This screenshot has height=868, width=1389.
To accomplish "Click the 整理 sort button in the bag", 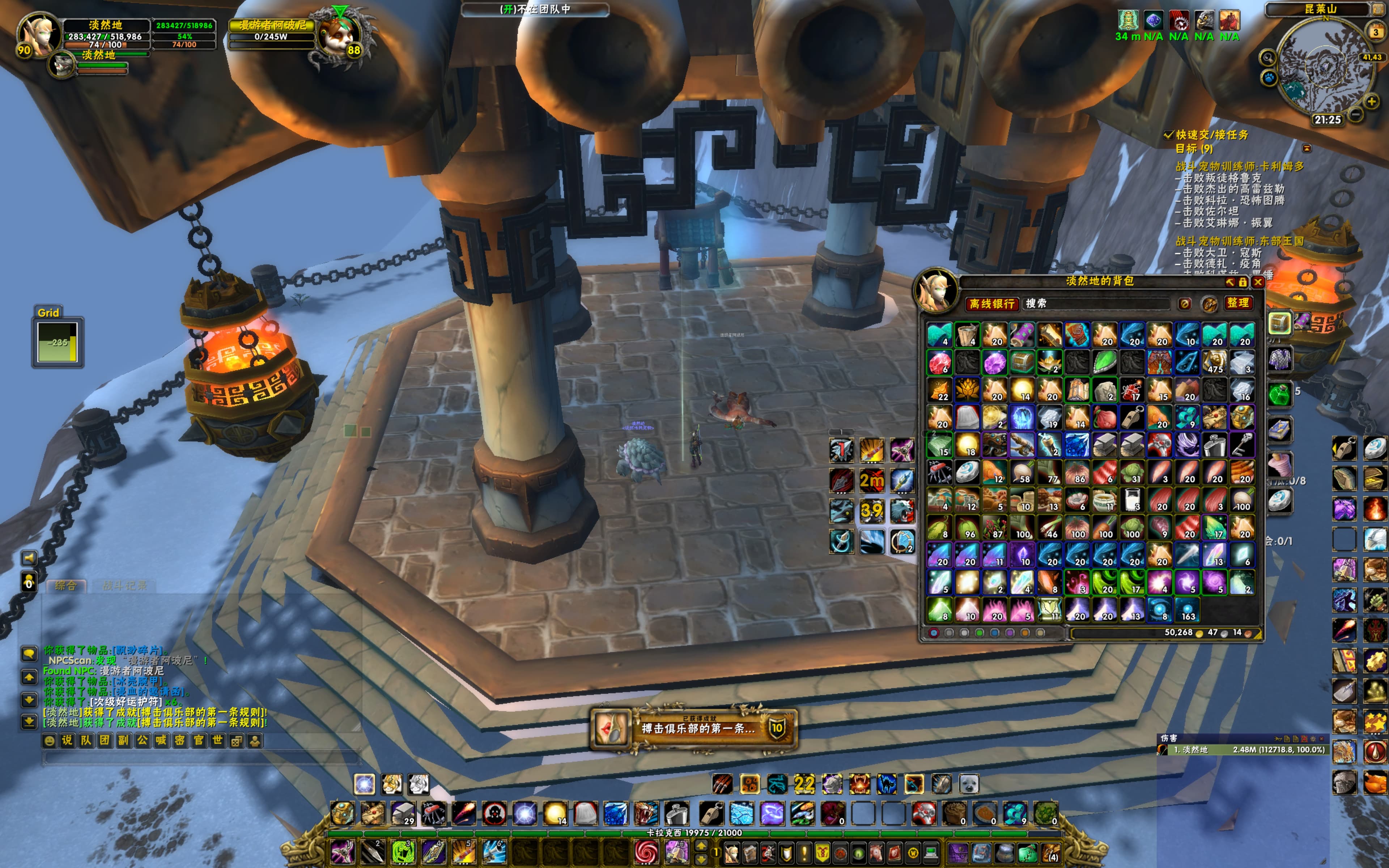I will click(1237, 303).
